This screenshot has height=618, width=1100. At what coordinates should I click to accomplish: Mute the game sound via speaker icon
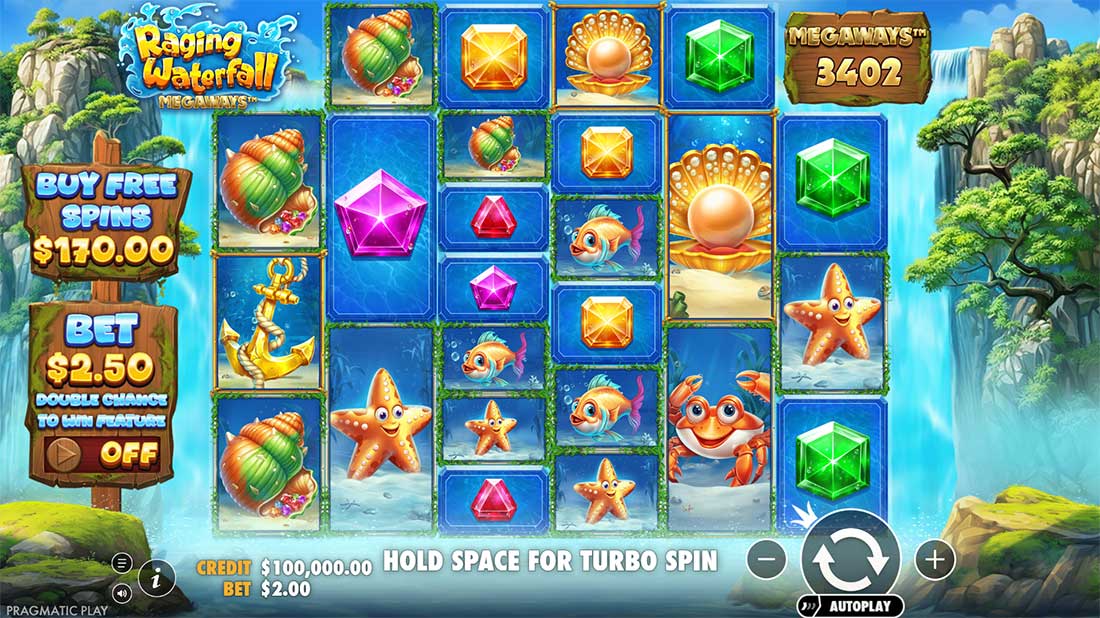point(122,593)
